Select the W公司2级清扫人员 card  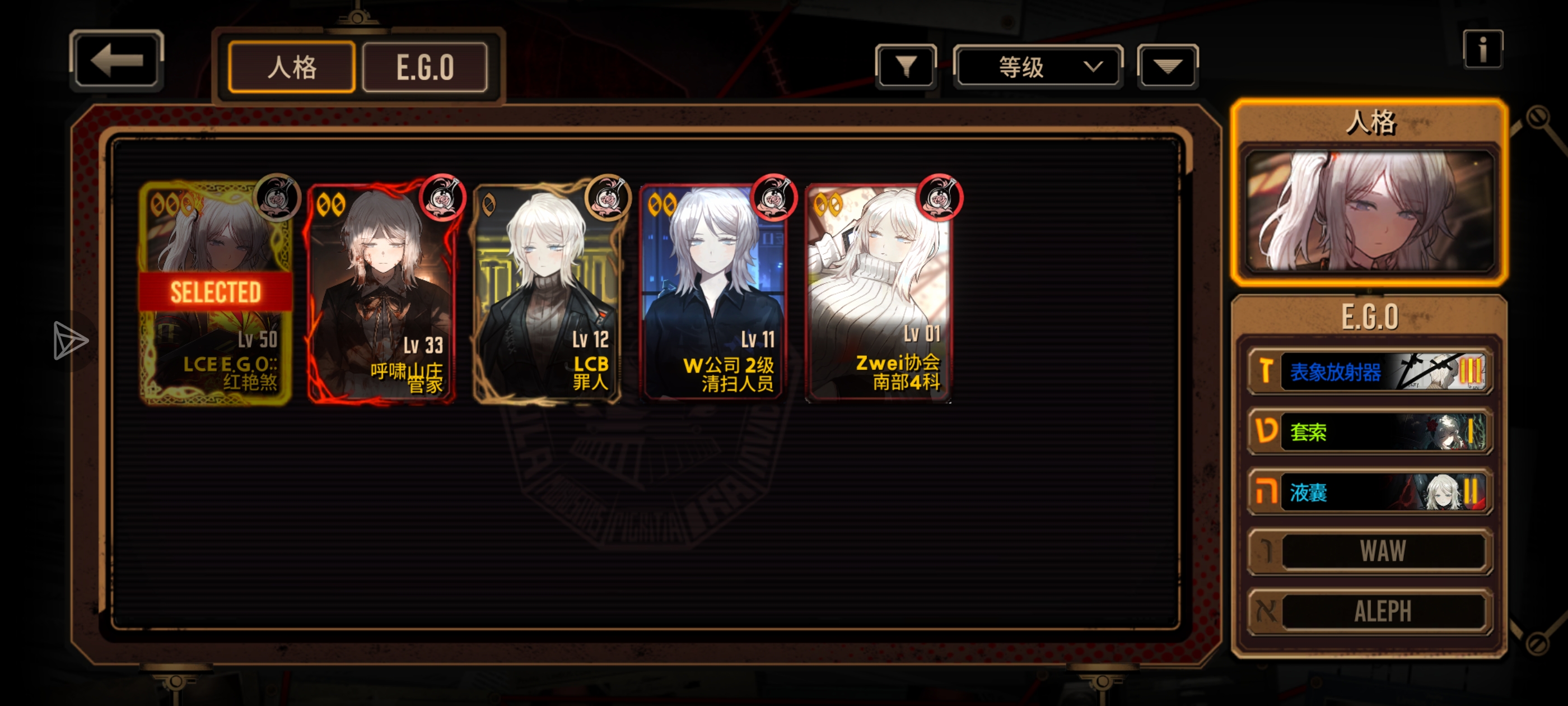713,292
